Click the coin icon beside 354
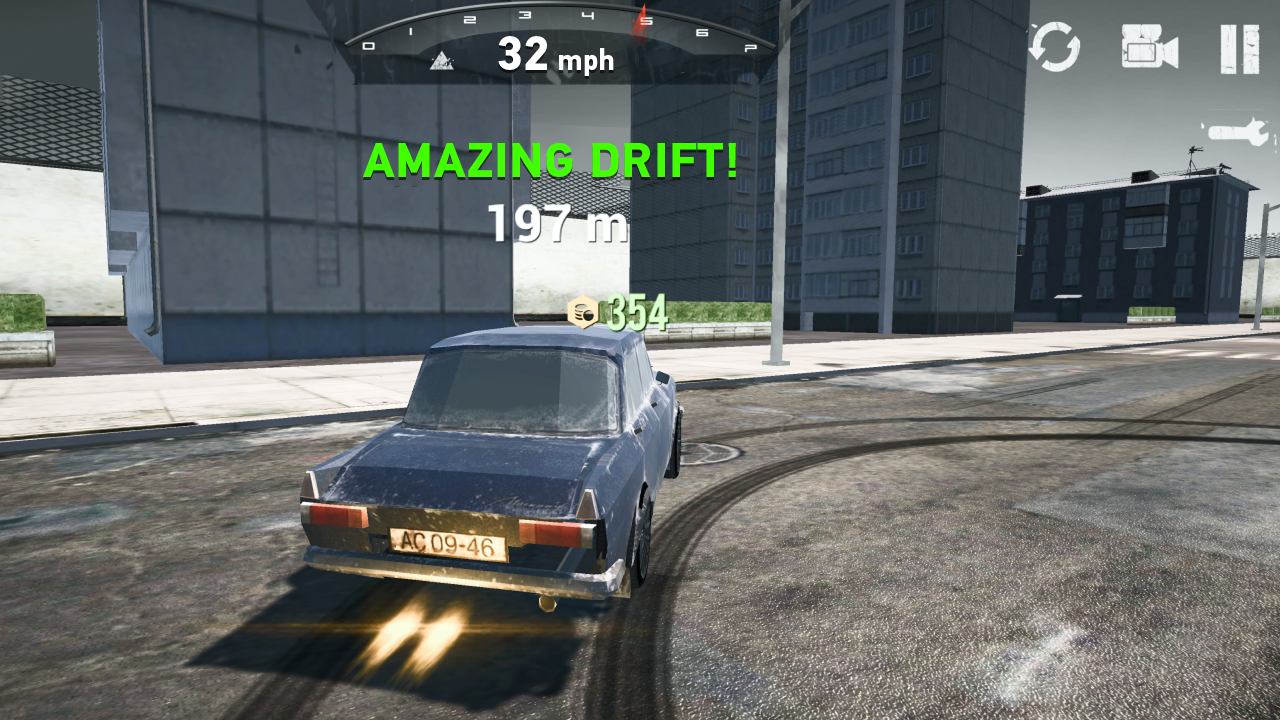The width and height of the screenshot is (1280, 720). tap(585, 312)
